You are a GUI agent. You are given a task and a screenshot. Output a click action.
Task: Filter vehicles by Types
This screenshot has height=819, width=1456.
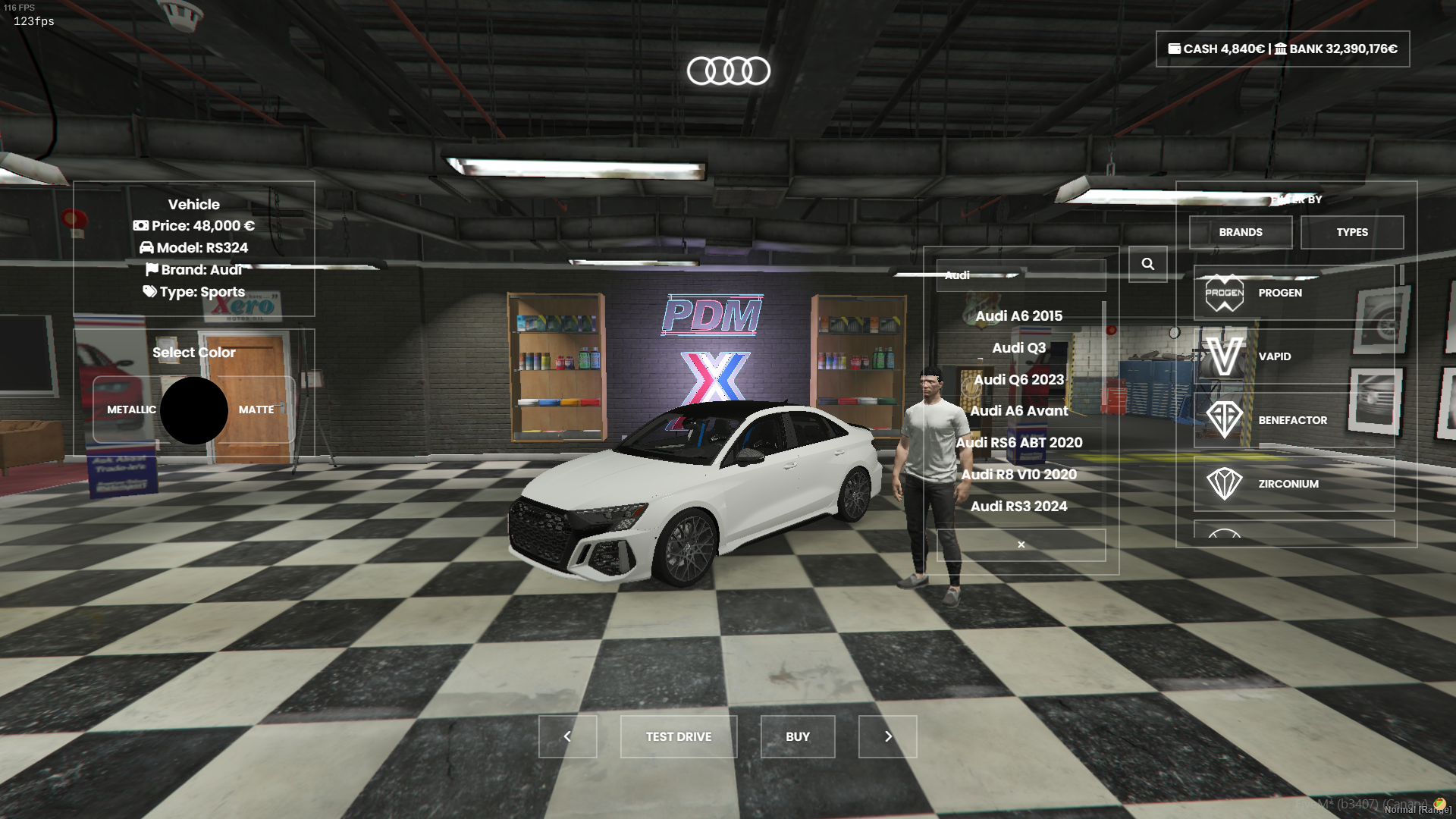click(x=1351, y=232)
